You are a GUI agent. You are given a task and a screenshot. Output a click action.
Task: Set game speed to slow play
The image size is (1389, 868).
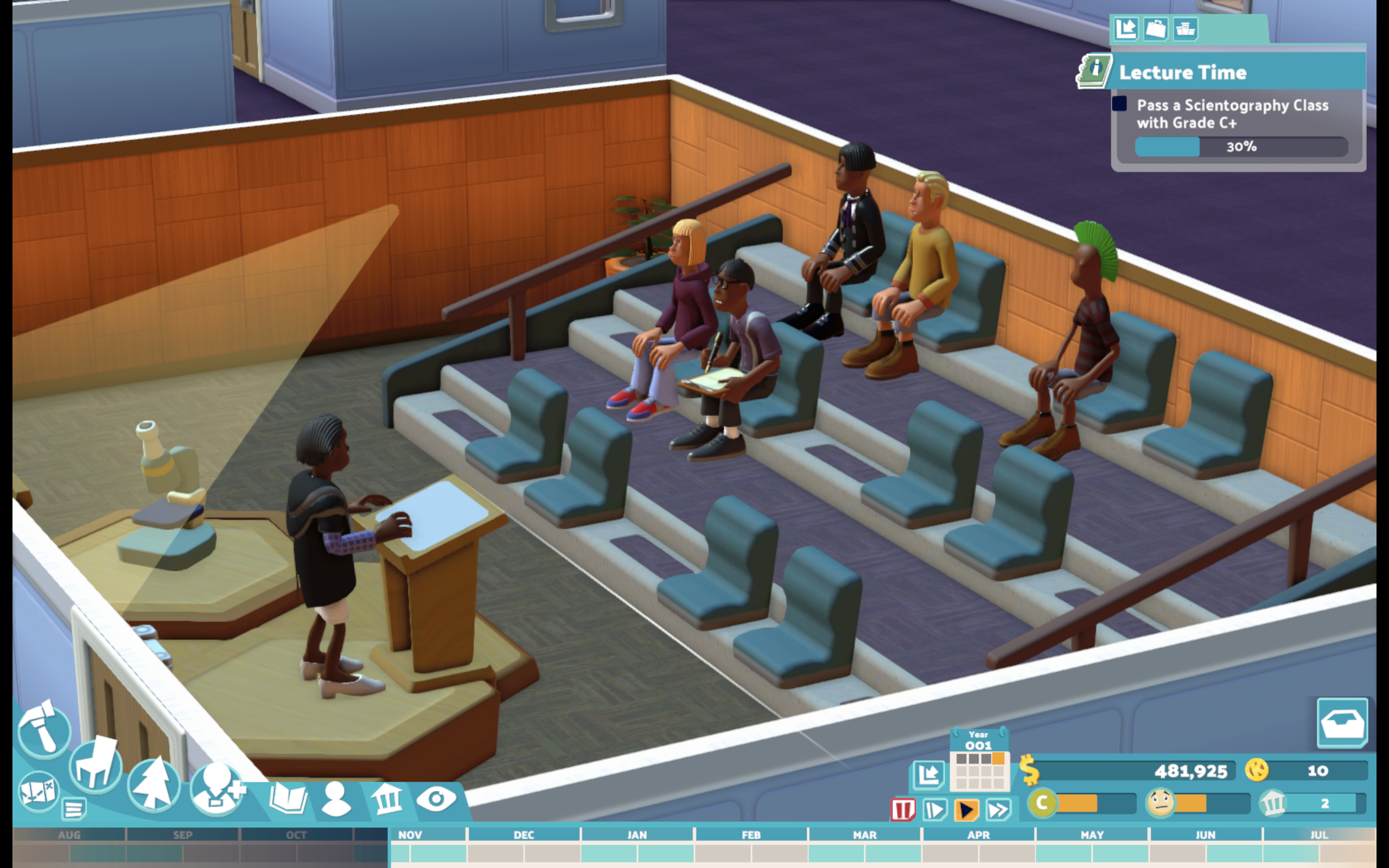click(x=934, y=810)
